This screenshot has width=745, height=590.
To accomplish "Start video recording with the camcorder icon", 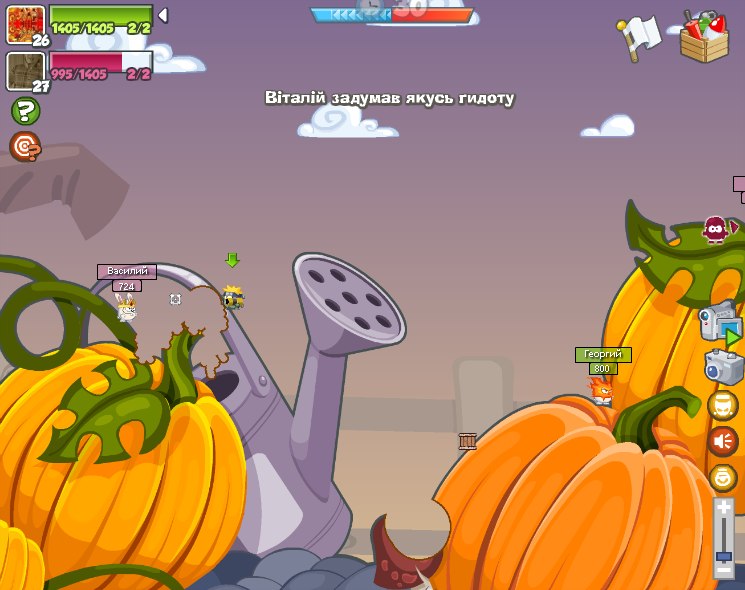I will pyautogui.click(x=719, y=323).
